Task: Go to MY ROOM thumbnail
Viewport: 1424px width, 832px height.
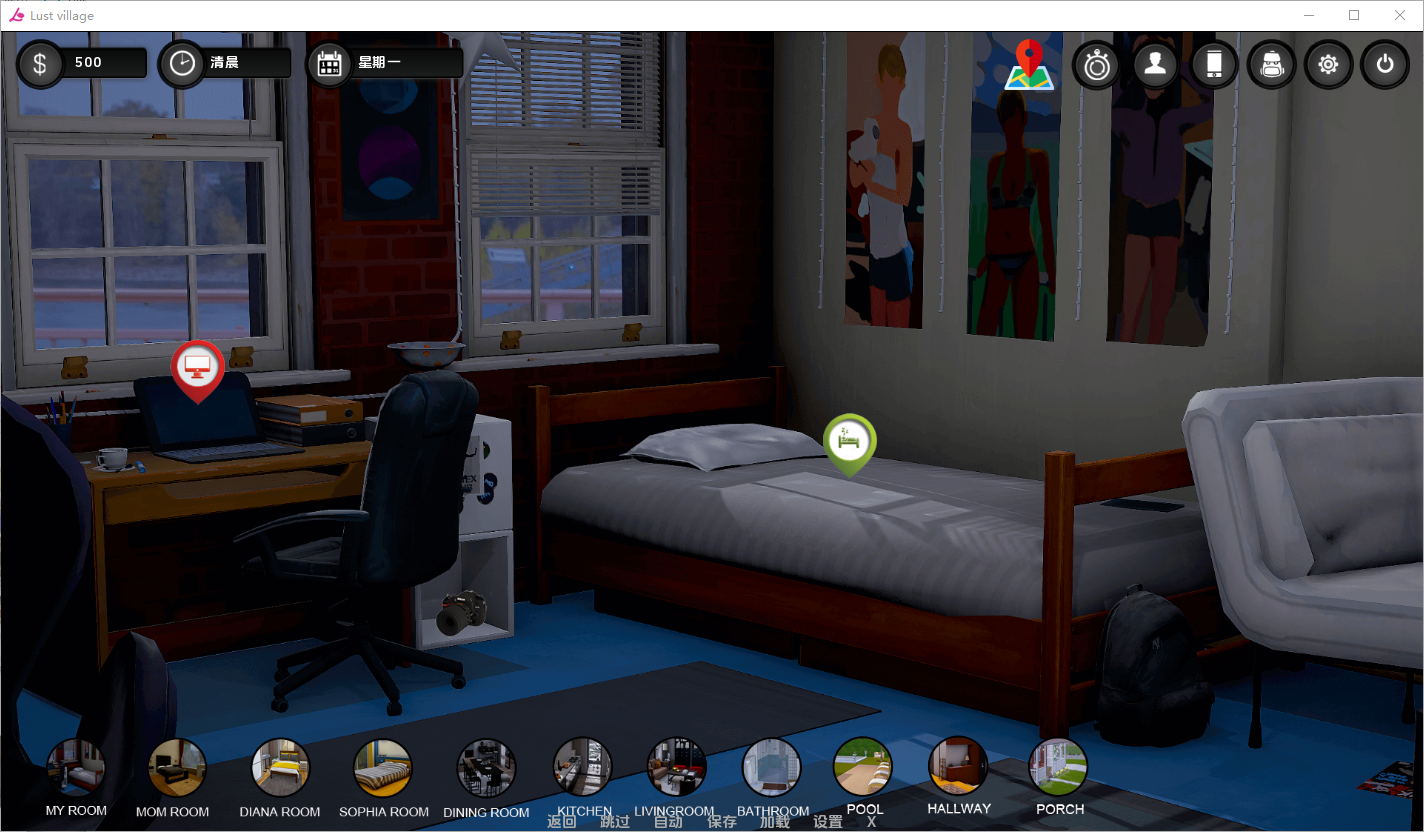Action: pyautogui.click(x=76, y=768)
